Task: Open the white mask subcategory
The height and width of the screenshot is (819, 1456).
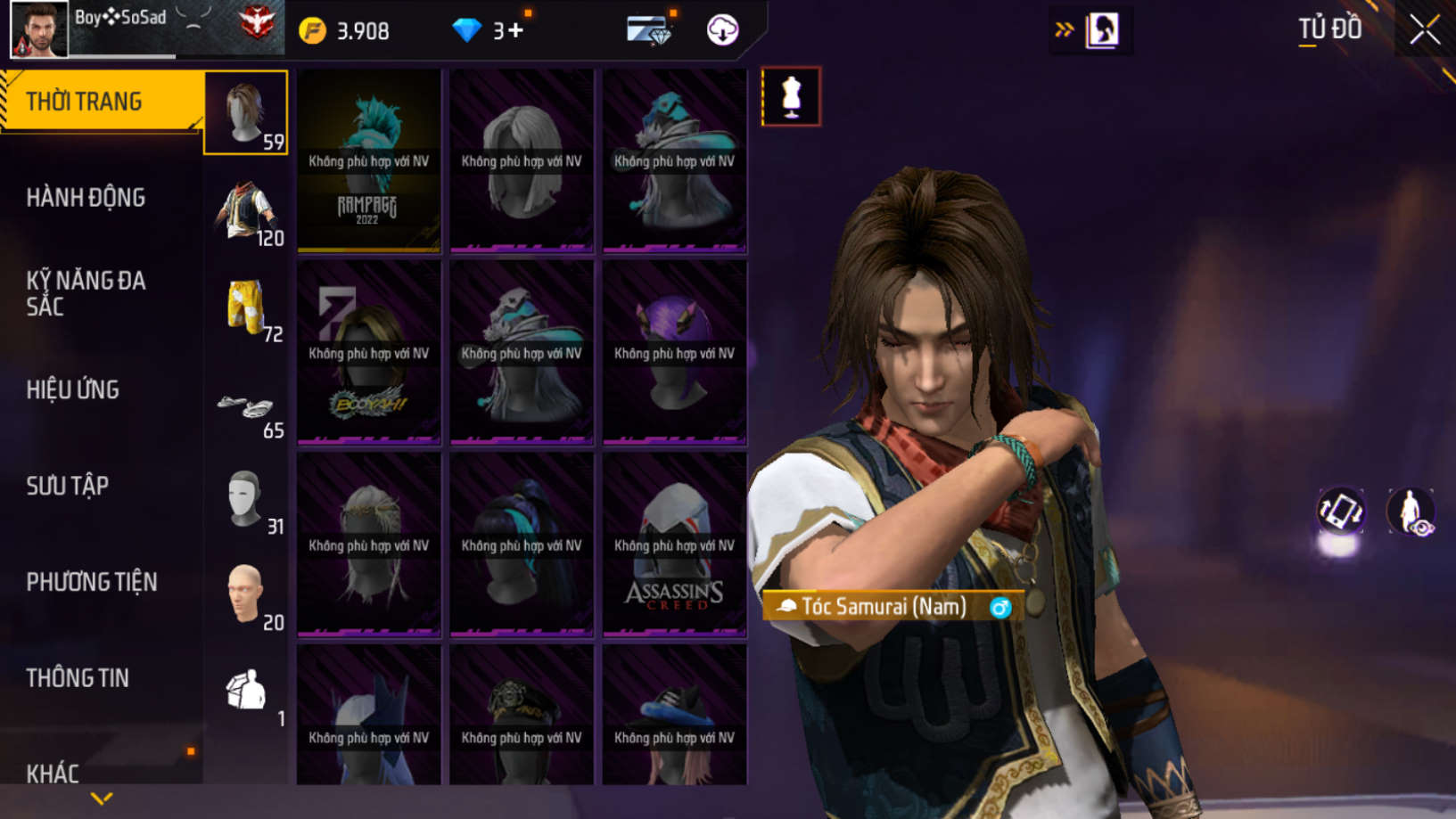Action: tap(246, 501)
